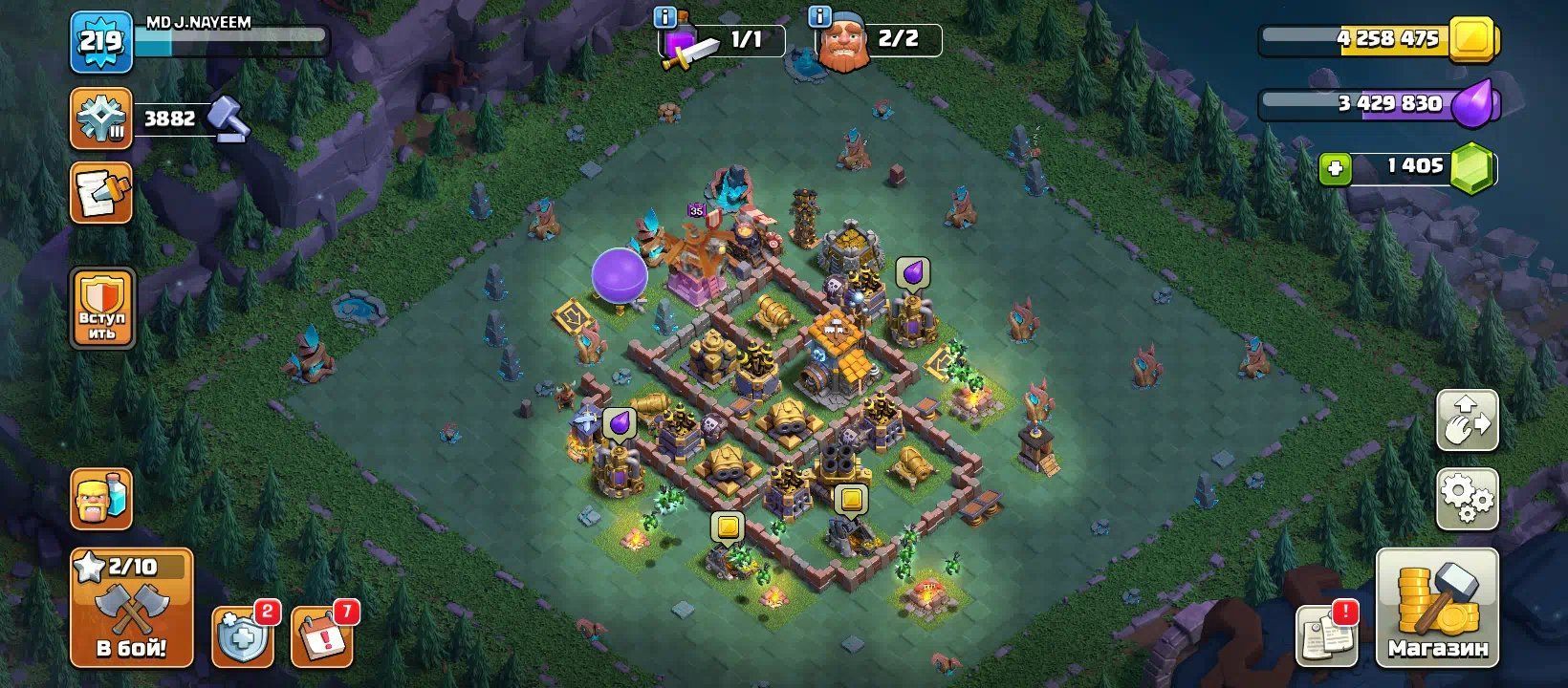Screen dimensions: 1568x688
Task: Open the barbarian and elixir army button
Action: click(x=101, y=499)
